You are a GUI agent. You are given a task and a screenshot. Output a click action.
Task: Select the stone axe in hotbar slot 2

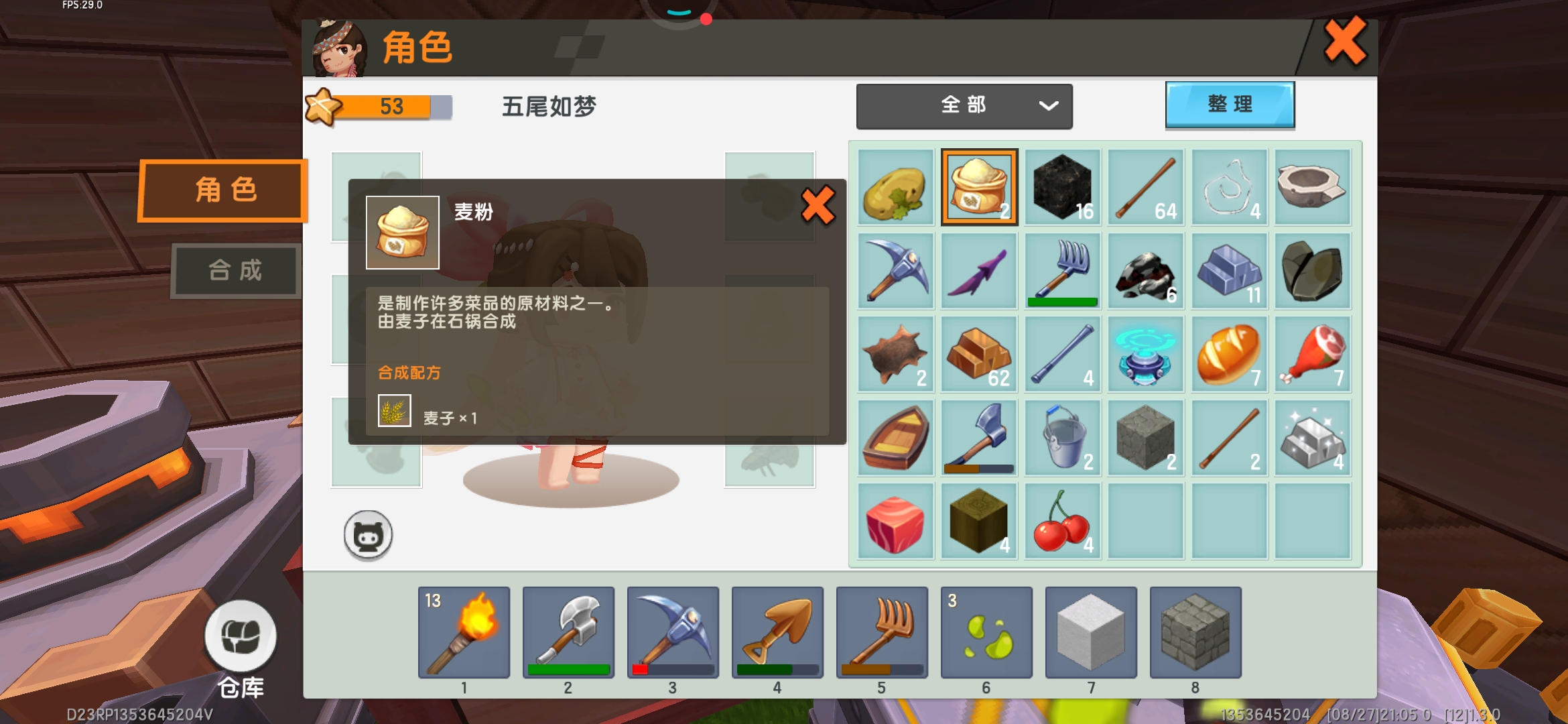(568, 631)
